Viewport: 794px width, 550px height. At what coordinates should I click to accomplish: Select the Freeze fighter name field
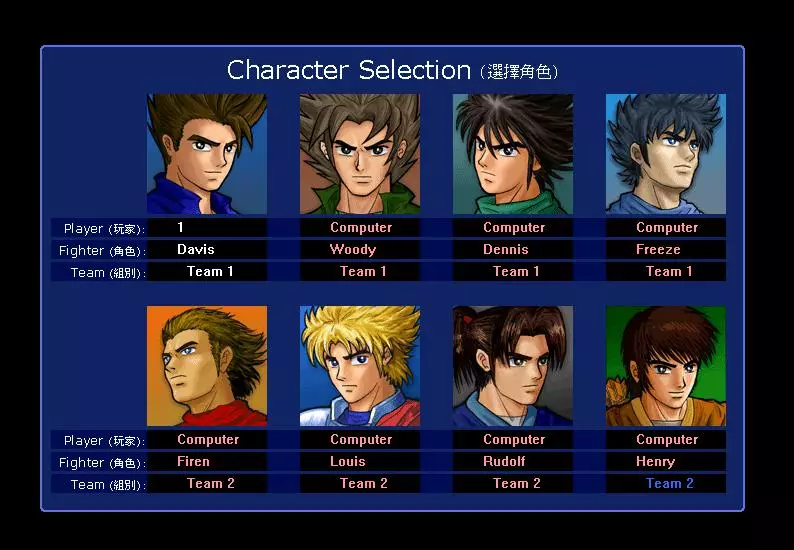(x=666, y=250)
